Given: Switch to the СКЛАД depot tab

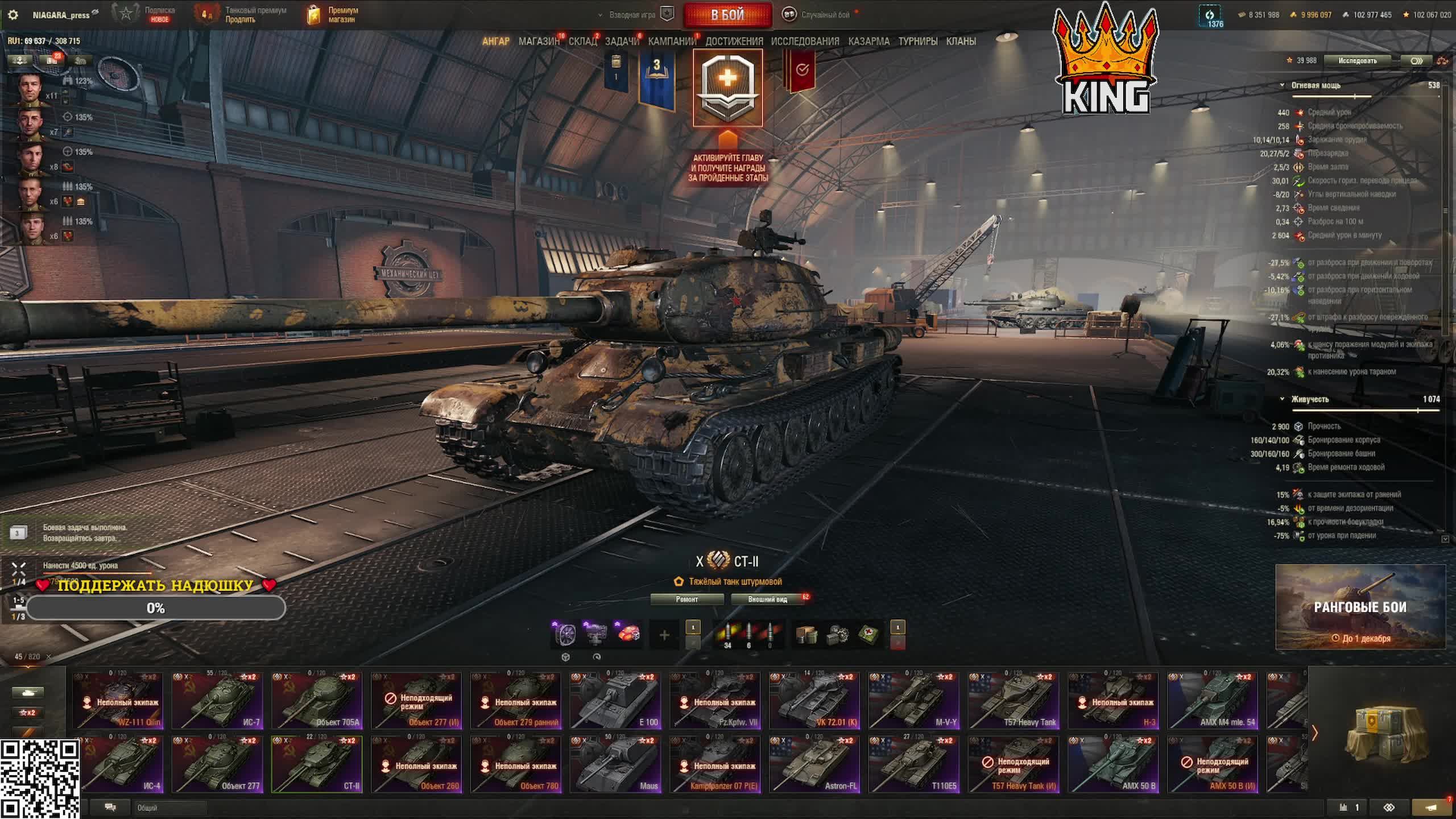Looking at the screenshot, I should click(582, 42).
